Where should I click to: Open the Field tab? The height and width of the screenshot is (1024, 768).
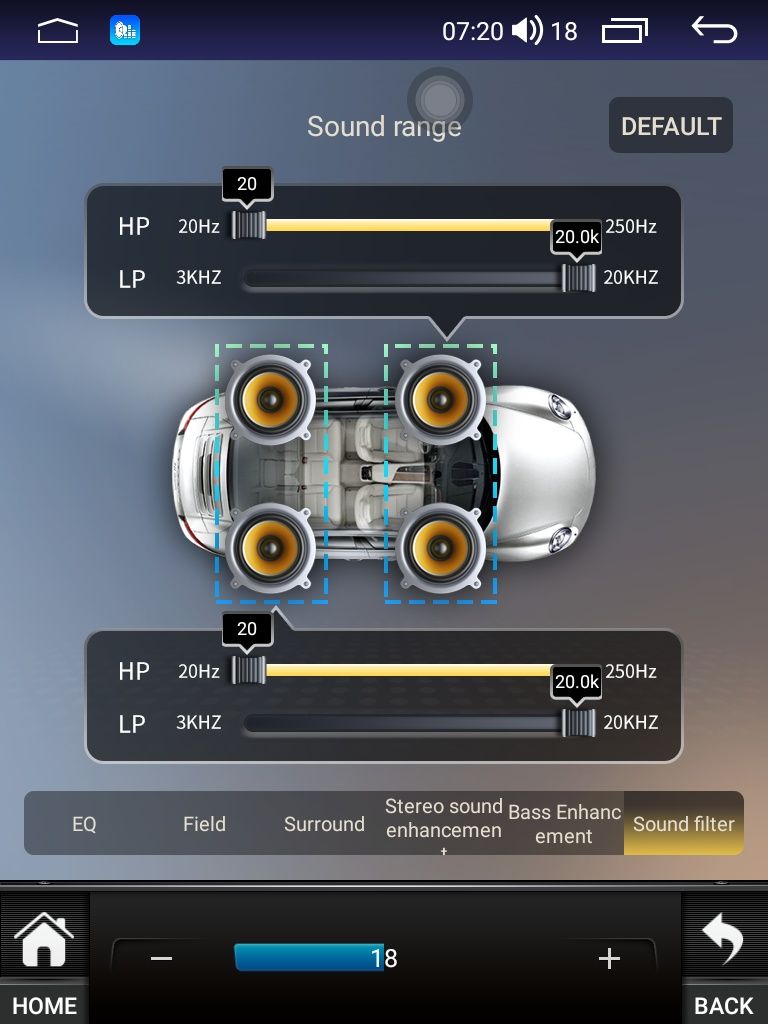tap(204, 824)
